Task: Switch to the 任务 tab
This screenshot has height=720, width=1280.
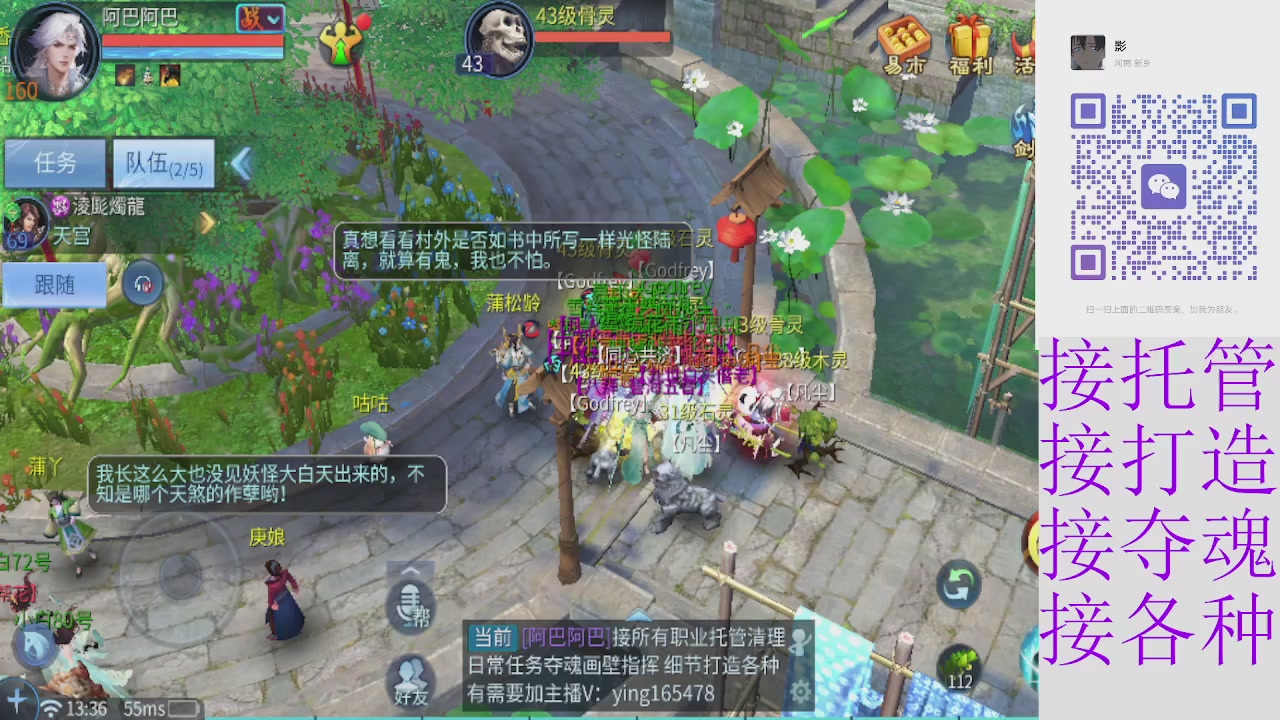Action: coord(55,163)
